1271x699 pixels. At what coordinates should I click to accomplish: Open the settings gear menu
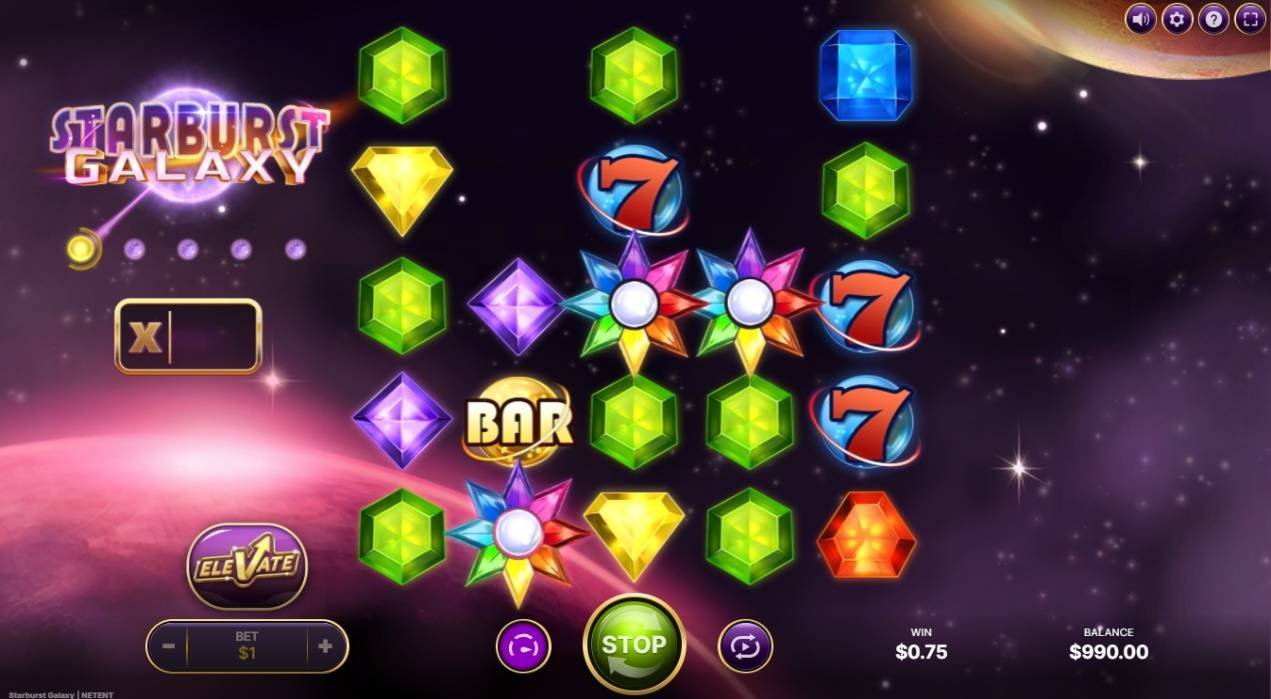point(1177,18)
